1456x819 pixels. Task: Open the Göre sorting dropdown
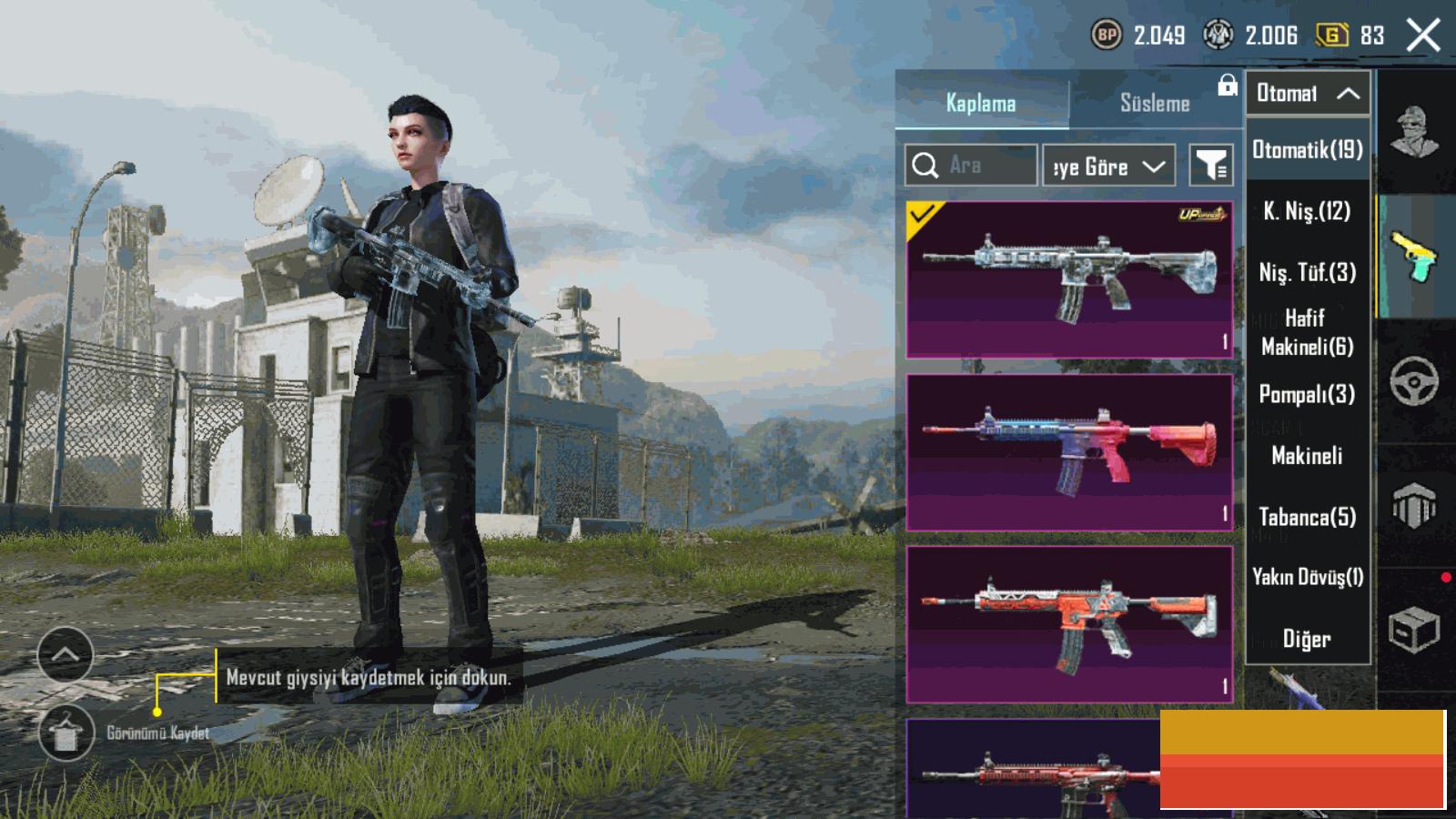[1108, 167]
